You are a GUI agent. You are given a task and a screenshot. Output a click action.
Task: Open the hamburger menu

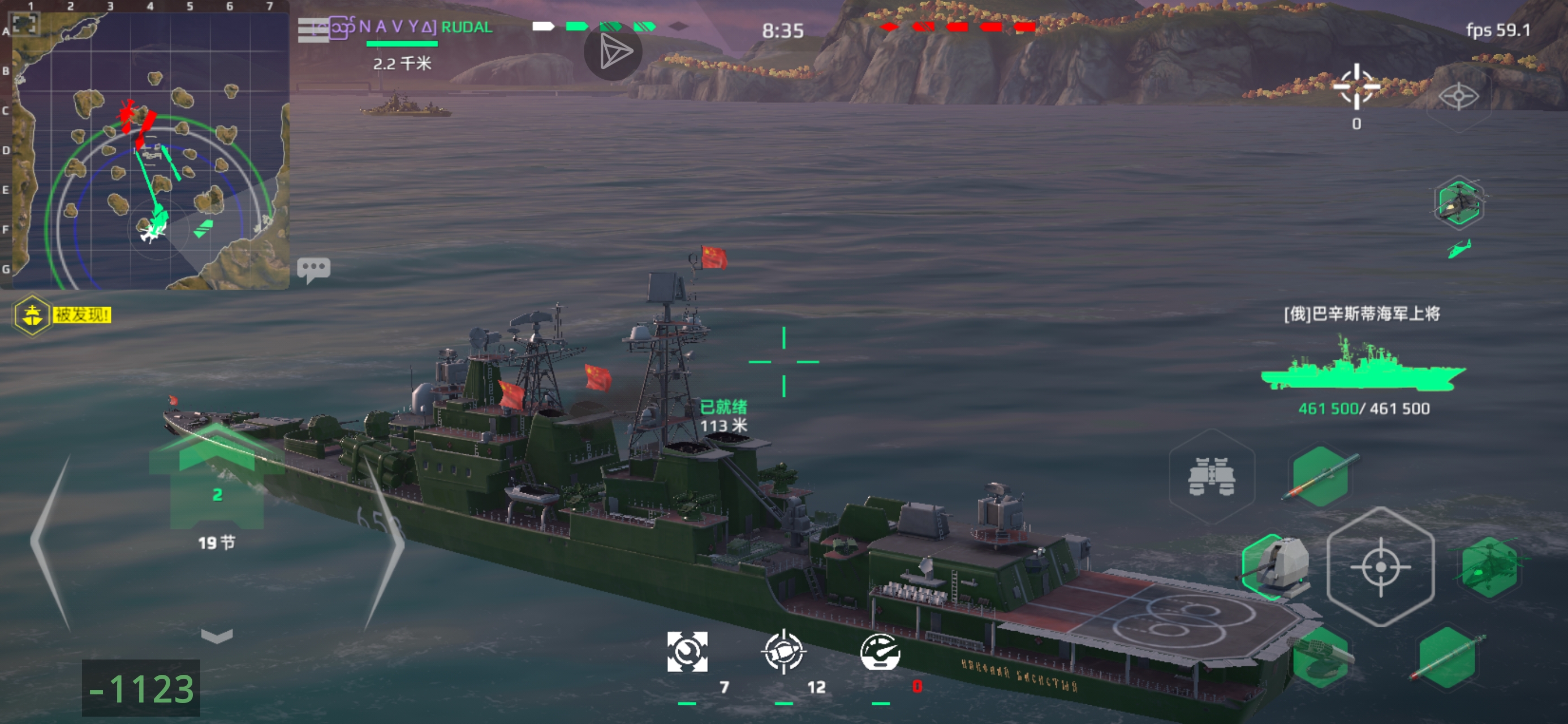pyautogui.click(x=312, y=30)
